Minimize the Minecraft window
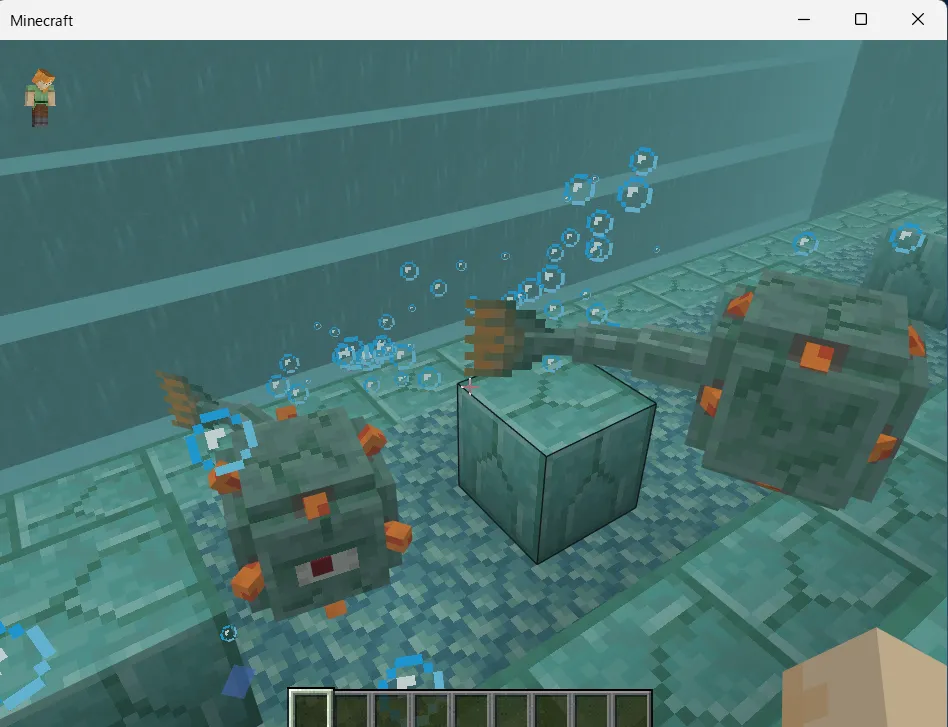The height and width of the screenshot is (727, 948). click(804, 20)
